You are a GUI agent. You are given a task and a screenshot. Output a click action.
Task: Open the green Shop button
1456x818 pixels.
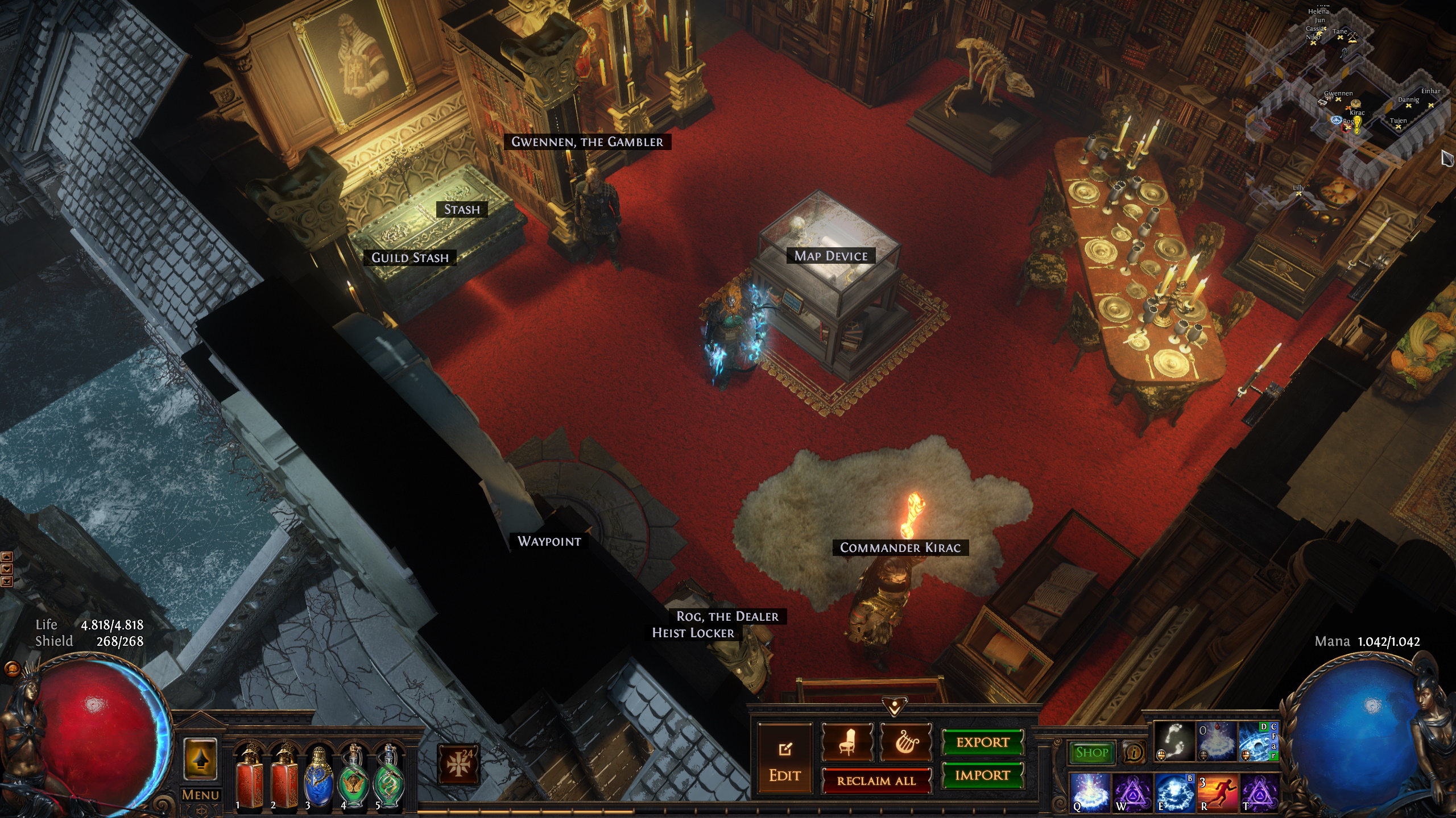[1091, 753]
